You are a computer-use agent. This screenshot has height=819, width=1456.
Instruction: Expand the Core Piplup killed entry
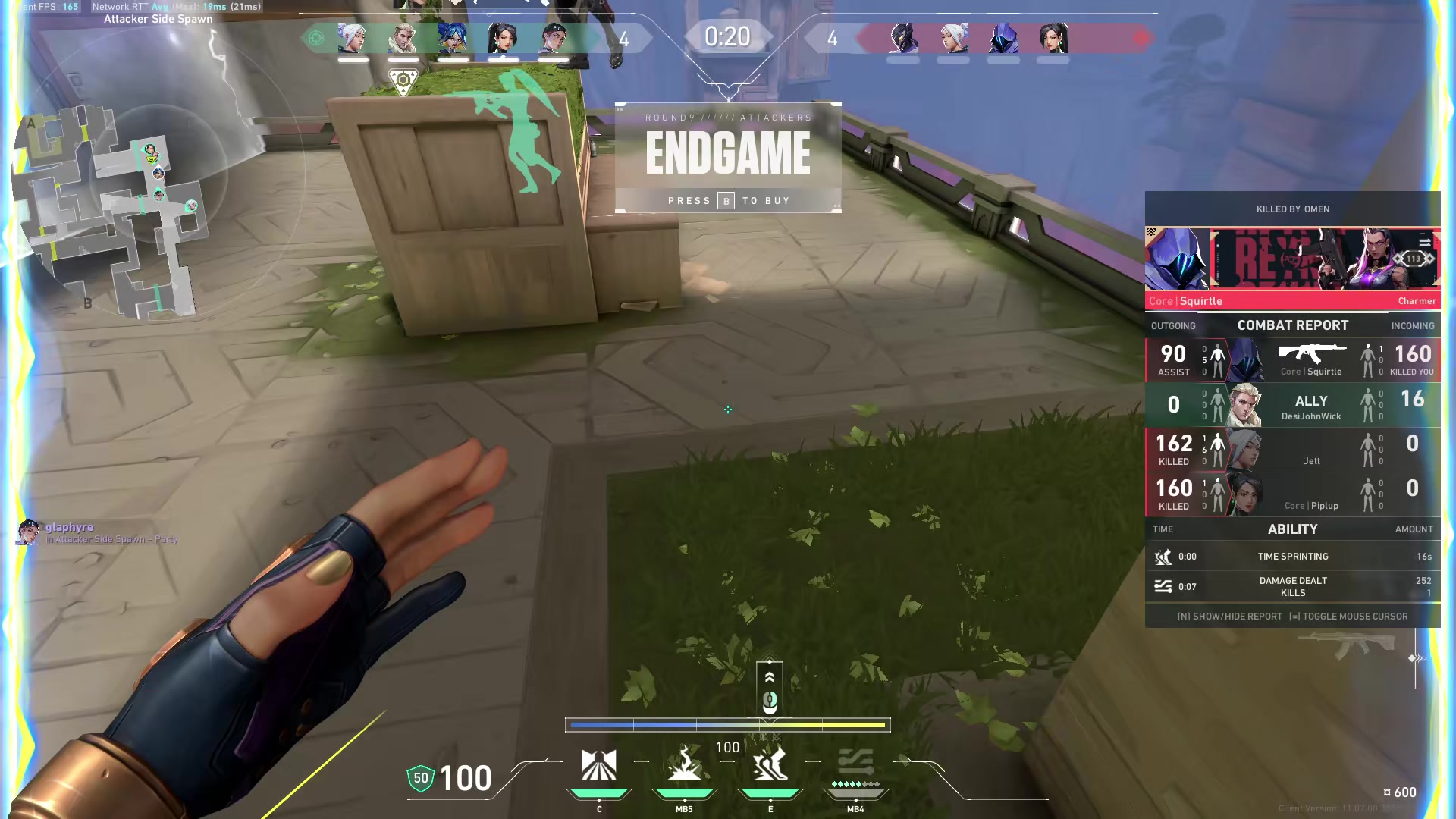pyautogui.click(x=1289, y=494)
